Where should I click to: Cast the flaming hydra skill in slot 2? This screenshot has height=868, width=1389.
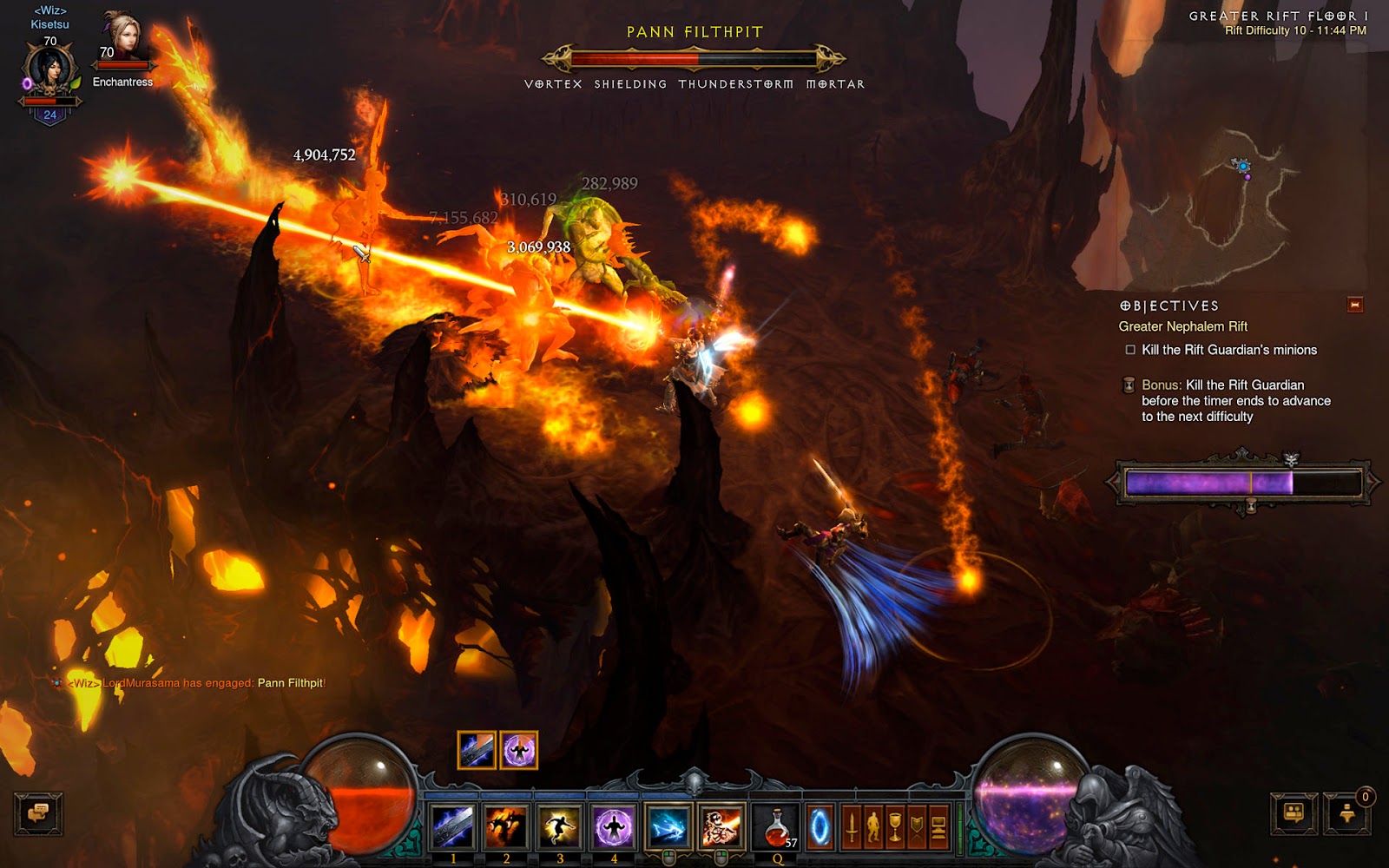coord(506,825)
